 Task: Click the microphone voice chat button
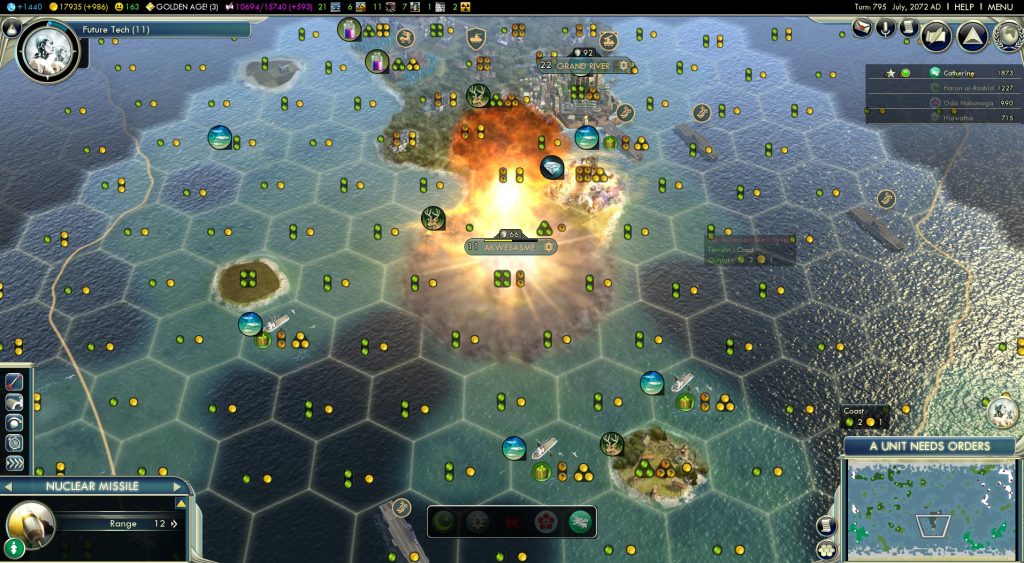click(886, 28)
